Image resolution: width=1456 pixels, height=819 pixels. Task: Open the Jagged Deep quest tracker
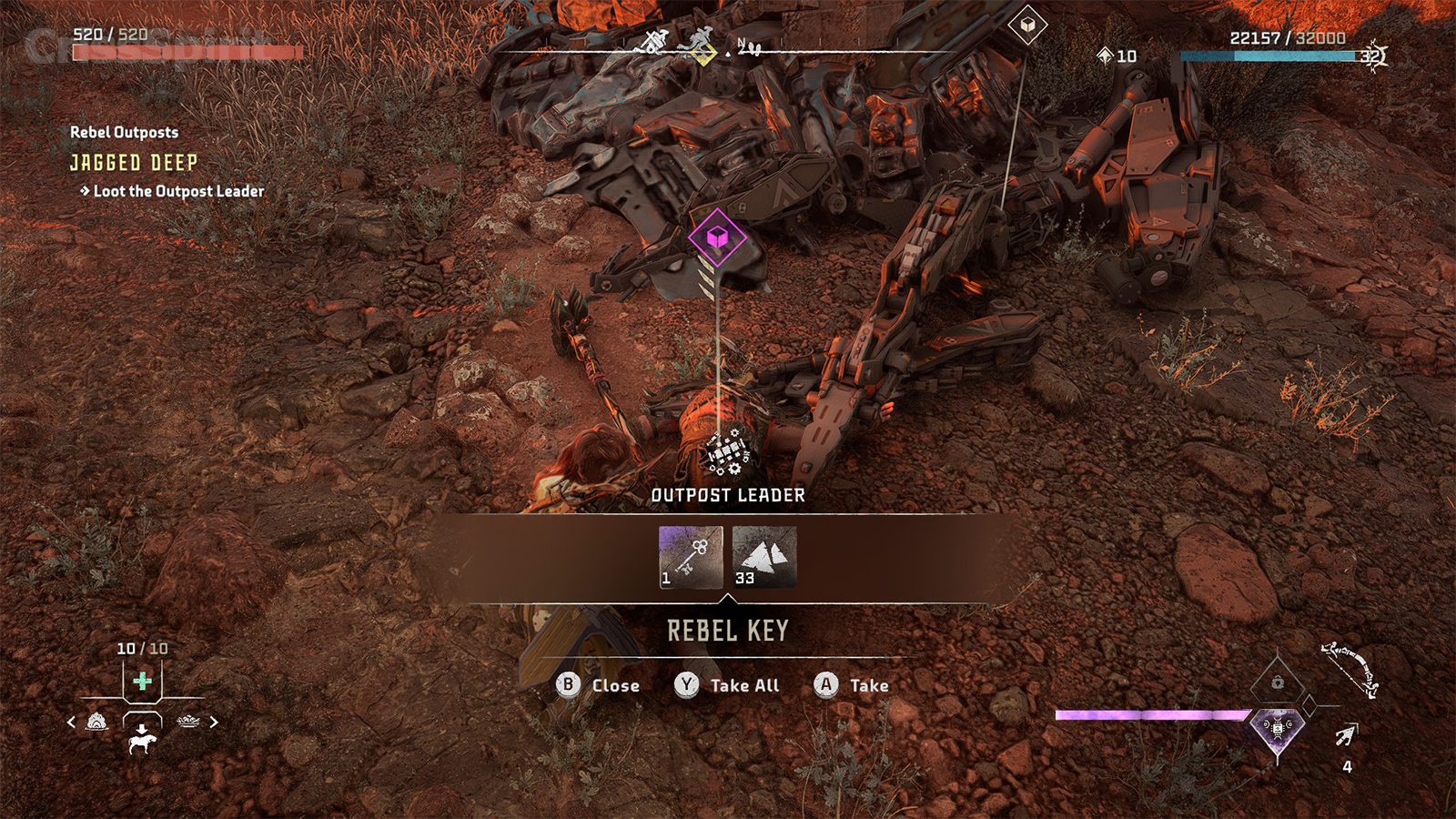pos(134,163)
